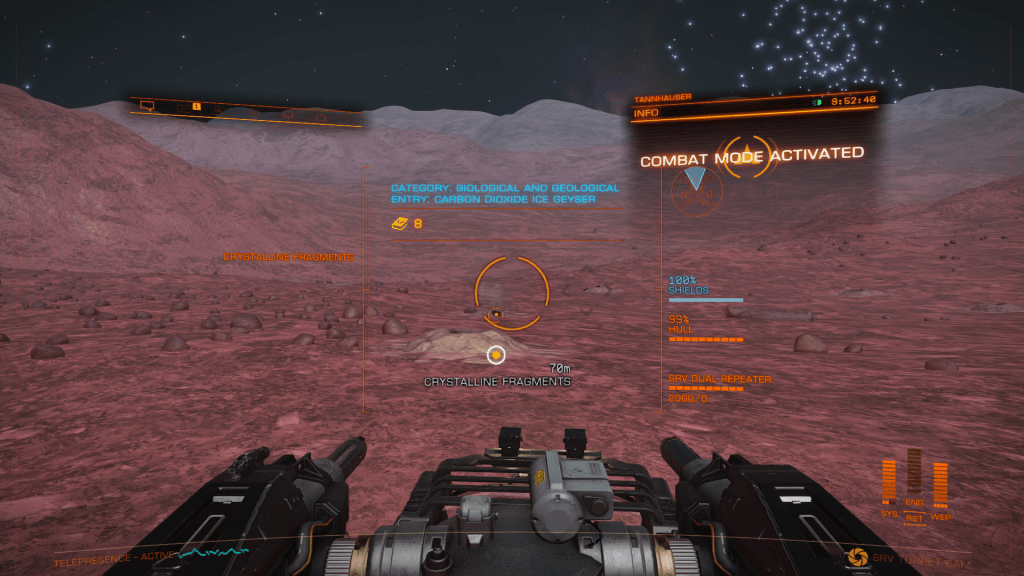Open the chat speech-bubble icon in comms panel

(146, 105)
